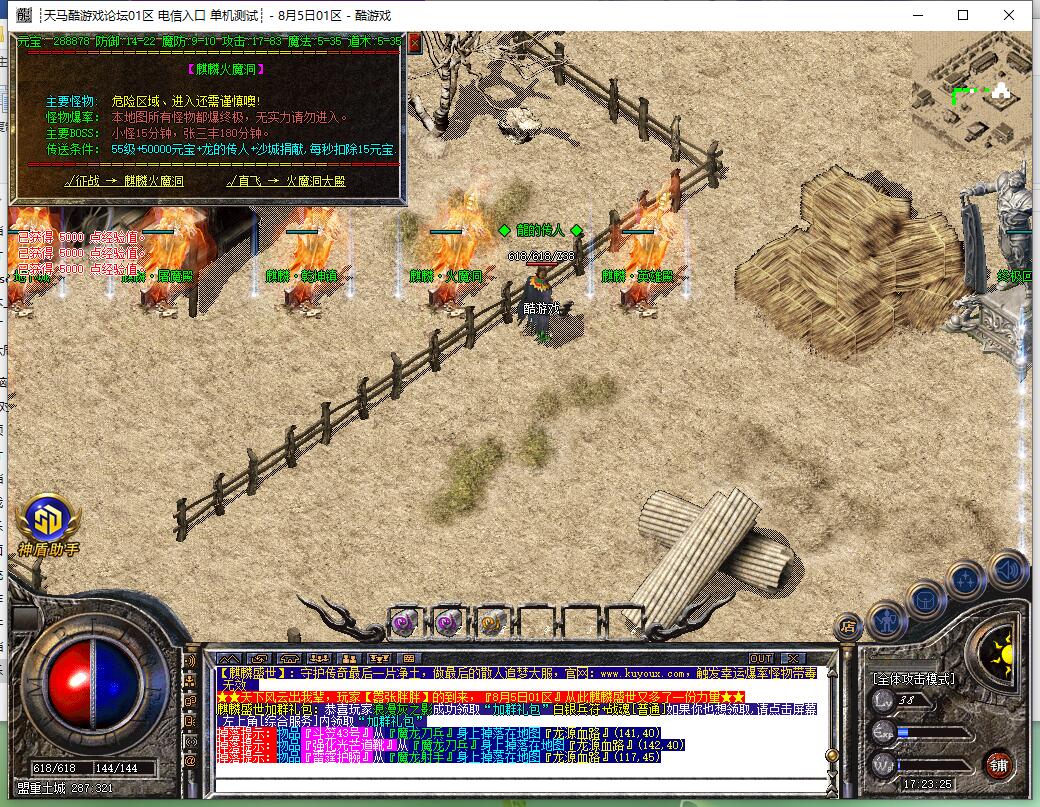Click the OUT button above the chat
This screenshot has height=807, width=1040.
(x=762, y=658)
